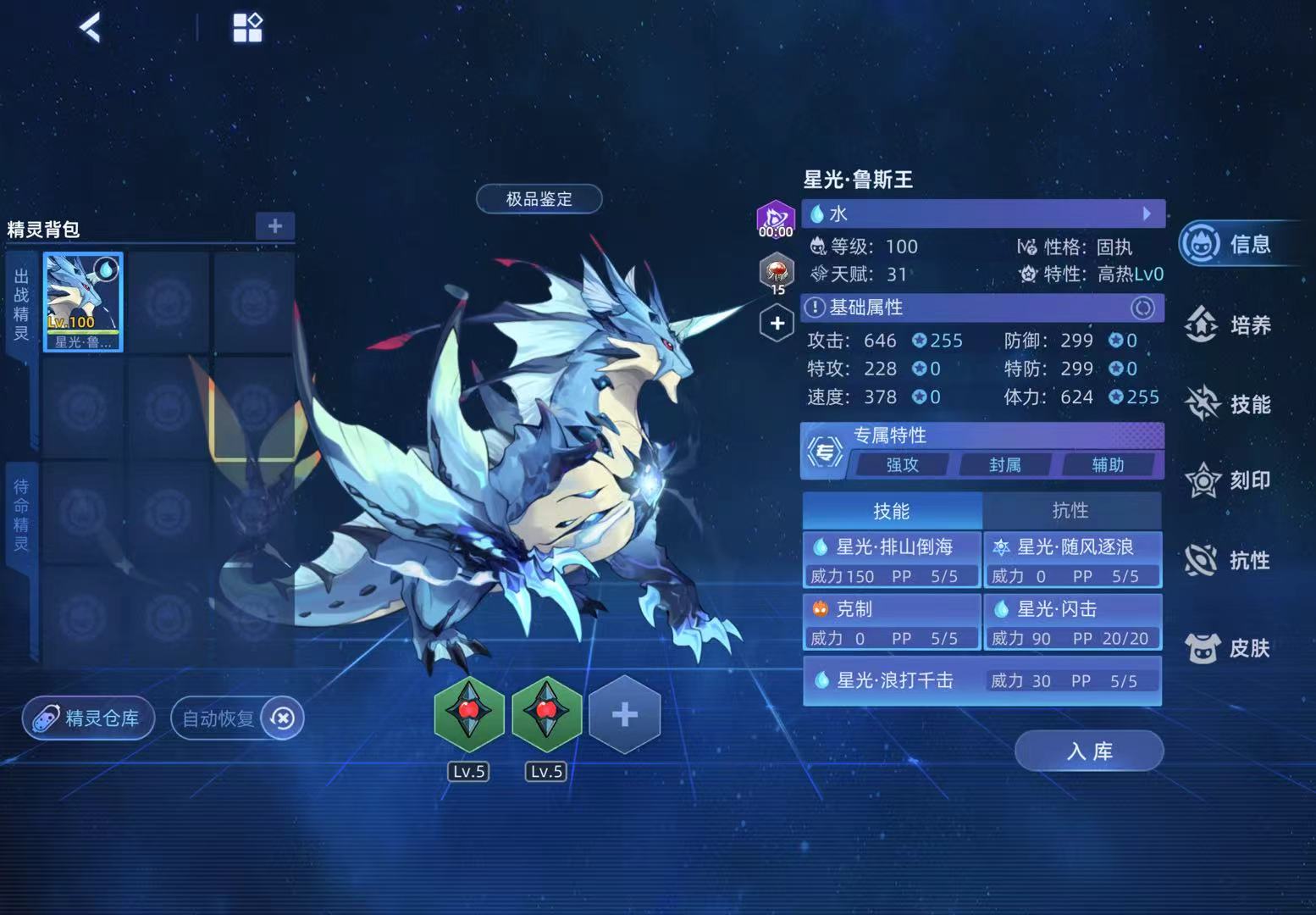Go back with the arrow button
1316x915 pixels.
pos(91,27)
